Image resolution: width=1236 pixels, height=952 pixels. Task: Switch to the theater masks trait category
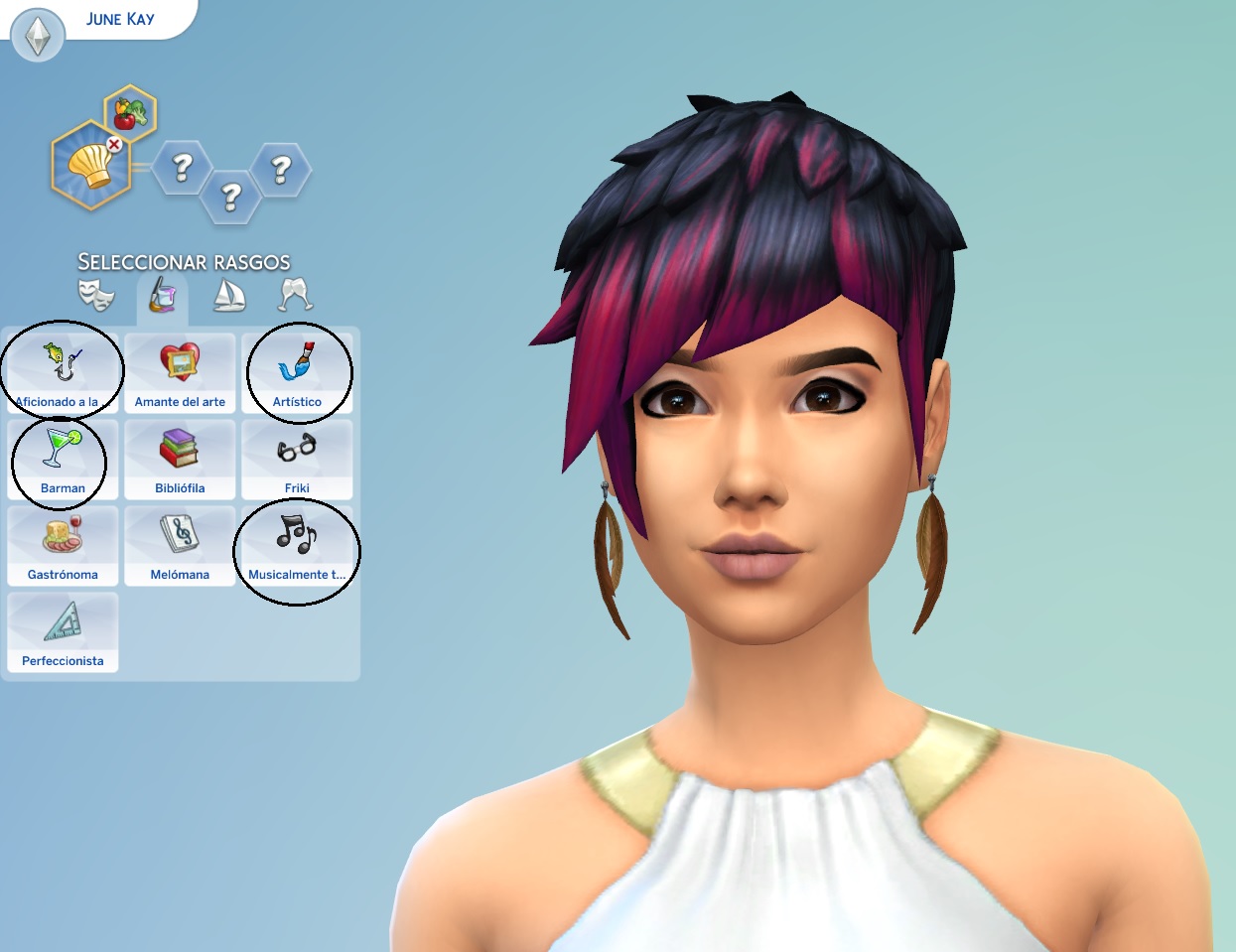pyautogui.click(x=96, y=294)
